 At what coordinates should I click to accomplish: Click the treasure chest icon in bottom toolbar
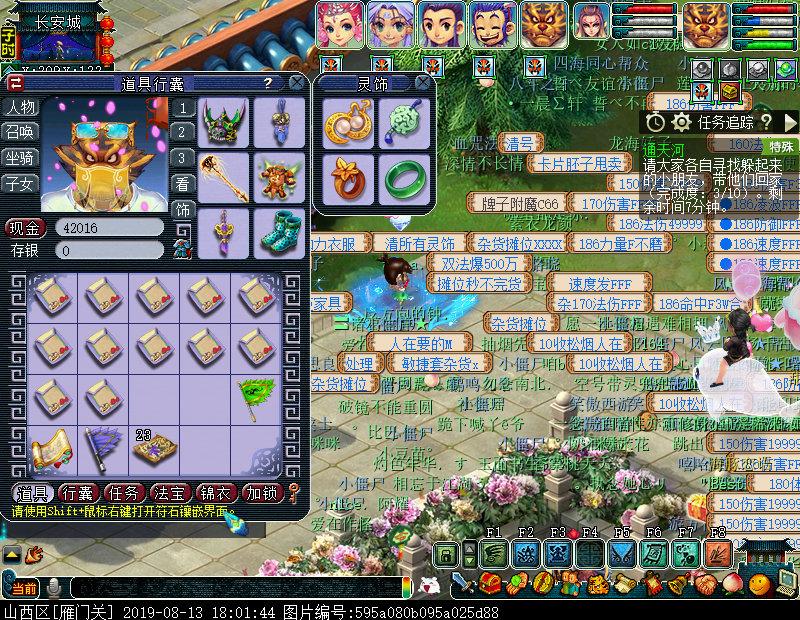click(490, 583)
